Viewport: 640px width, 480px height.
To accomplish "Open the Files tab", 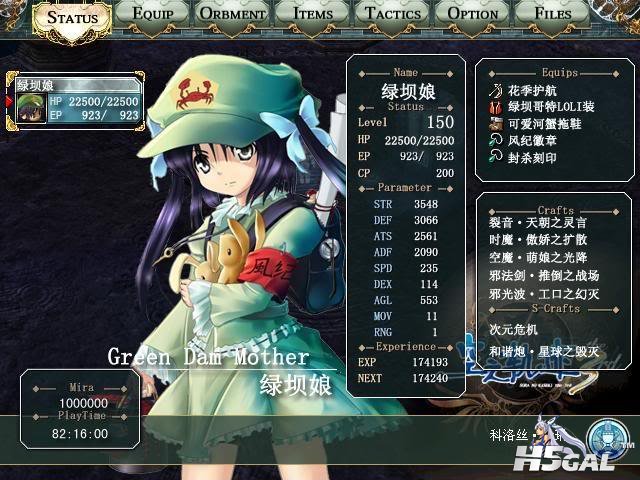I will 553,14.
